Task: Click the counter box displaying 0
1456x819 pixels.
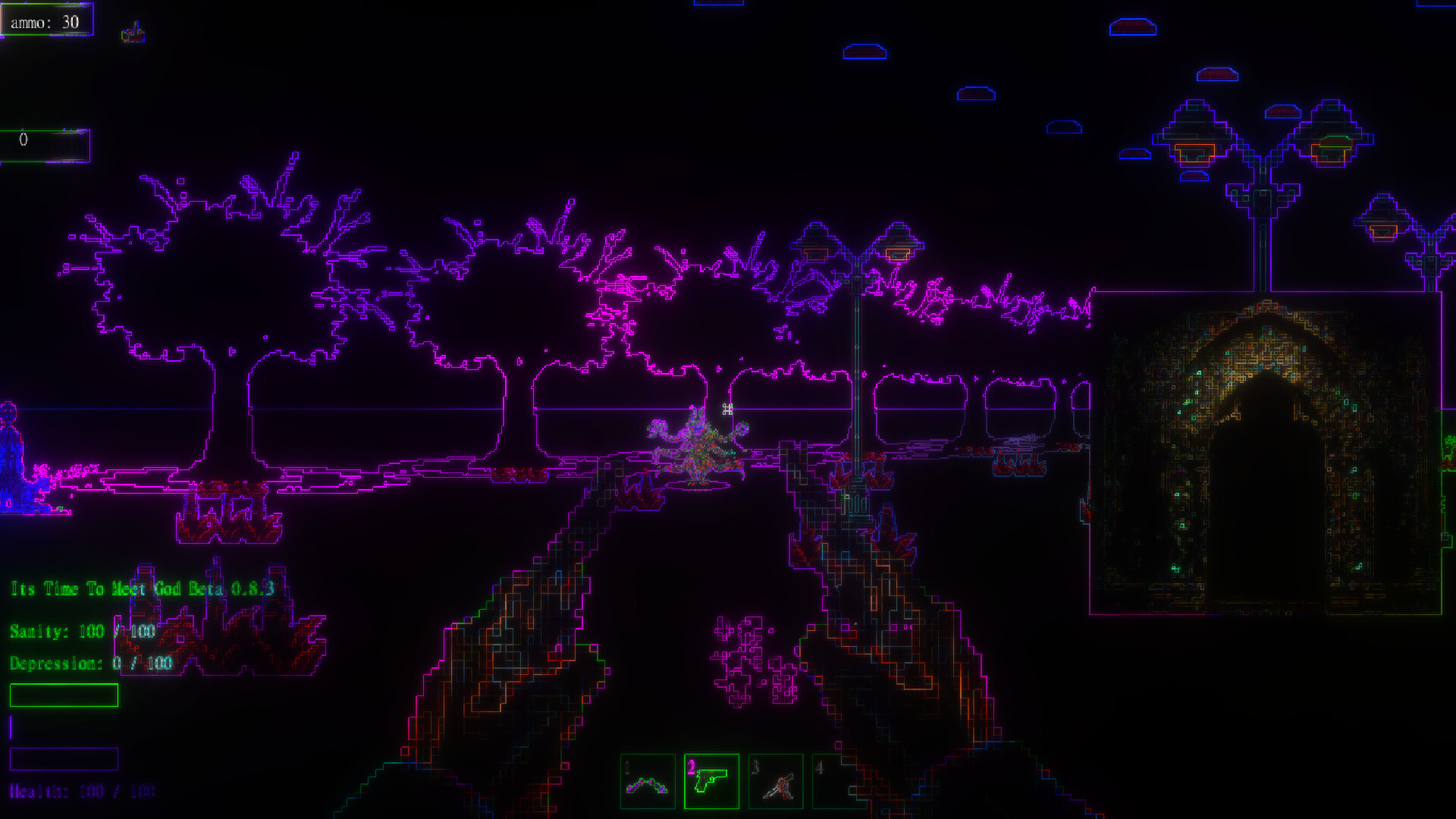Action: pos(45,145)
